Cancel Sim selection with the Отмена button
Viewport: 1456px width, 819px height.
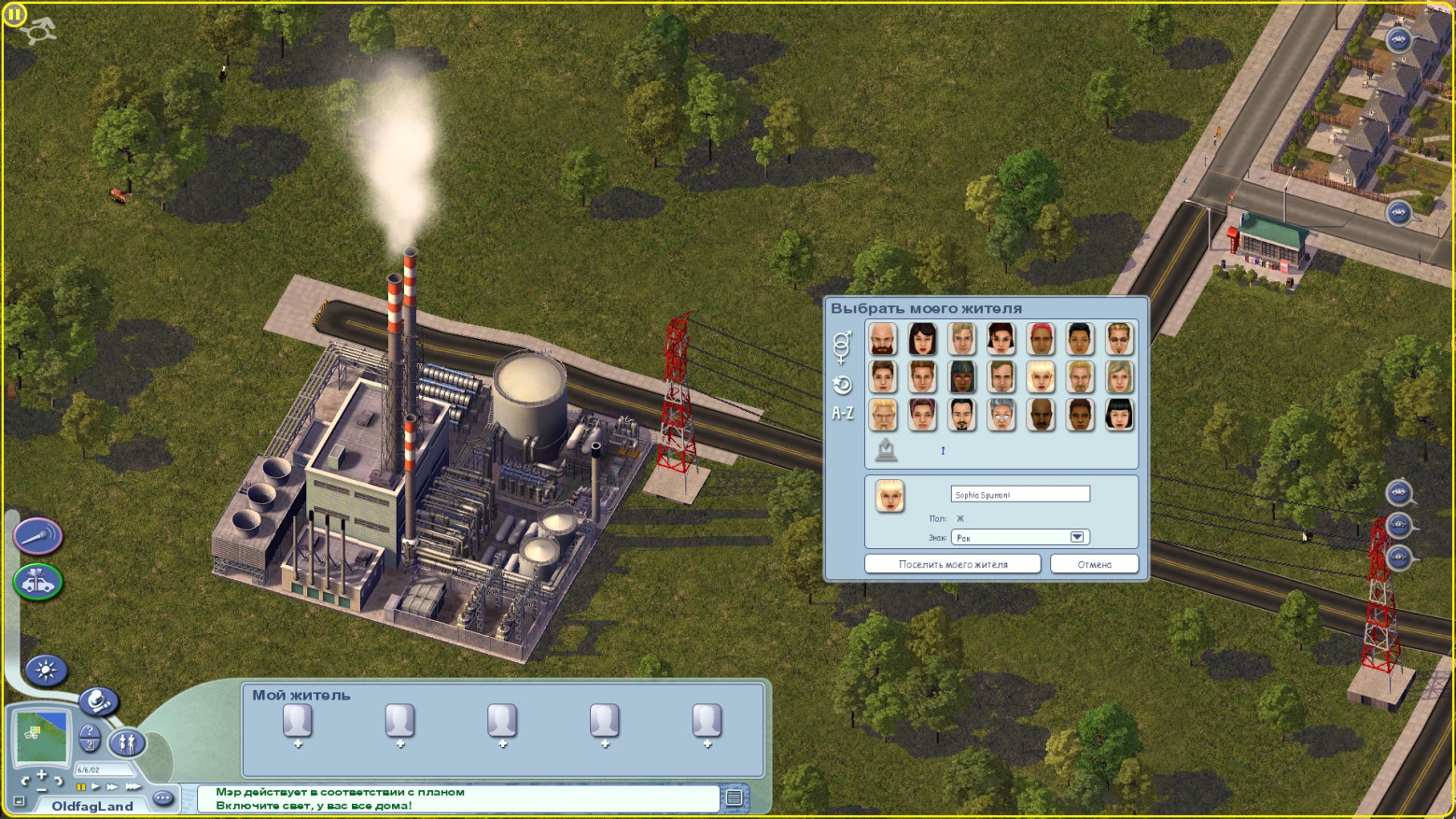tap(1094, 563)
